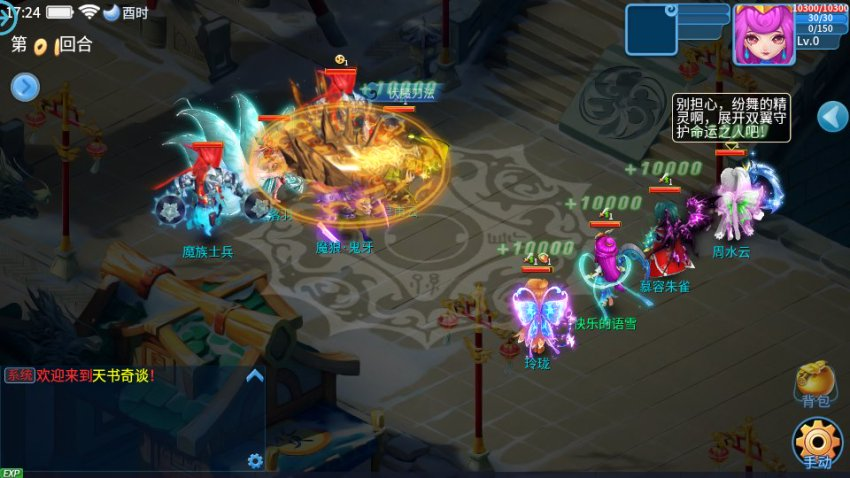Open the right-side blue arrow panel

(832, 117)
